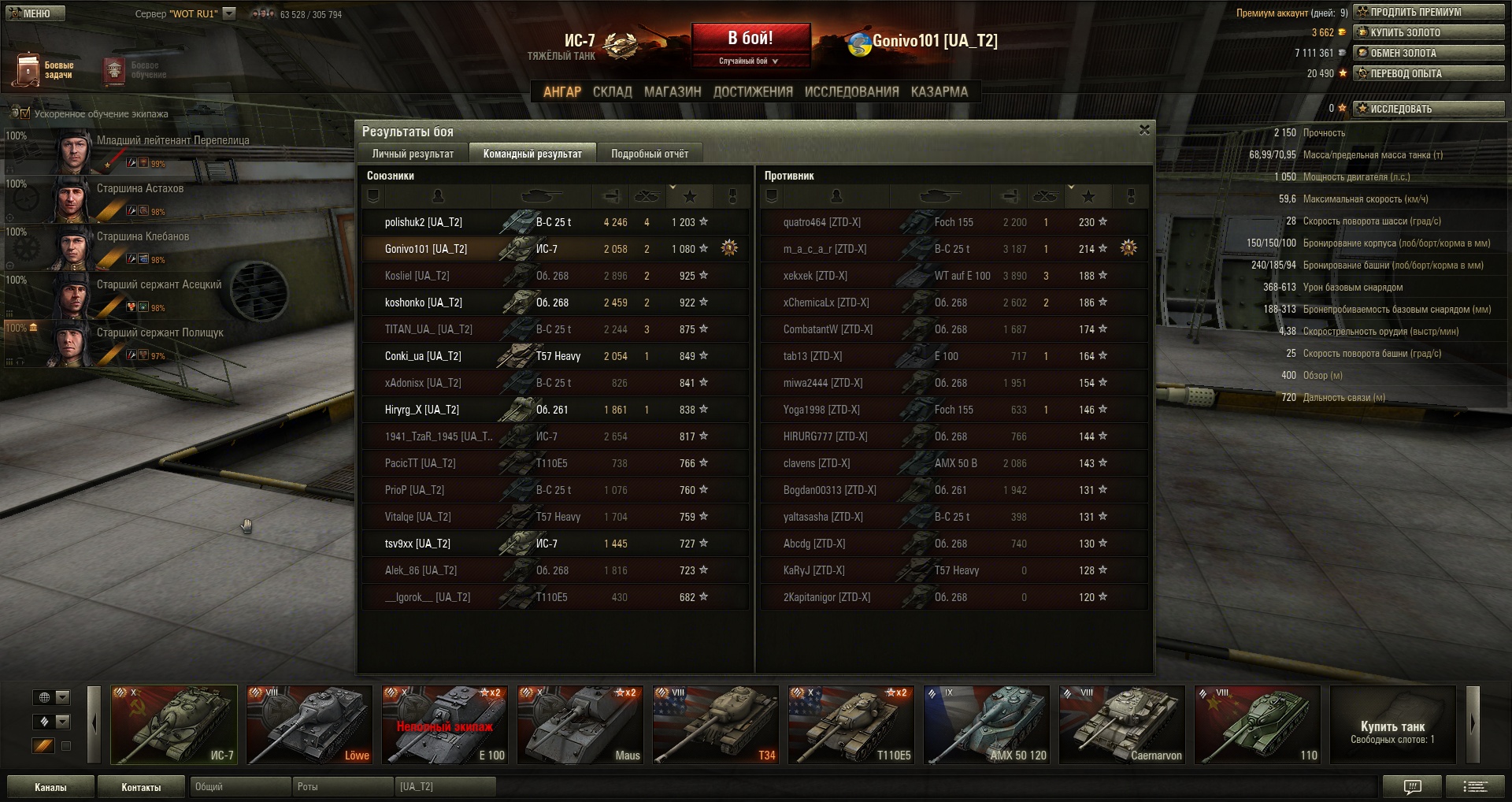Click ПРОДЛИТЬ ПРЕМИУМ button
1512x802 pixels.
click(x=1429, y=12)
